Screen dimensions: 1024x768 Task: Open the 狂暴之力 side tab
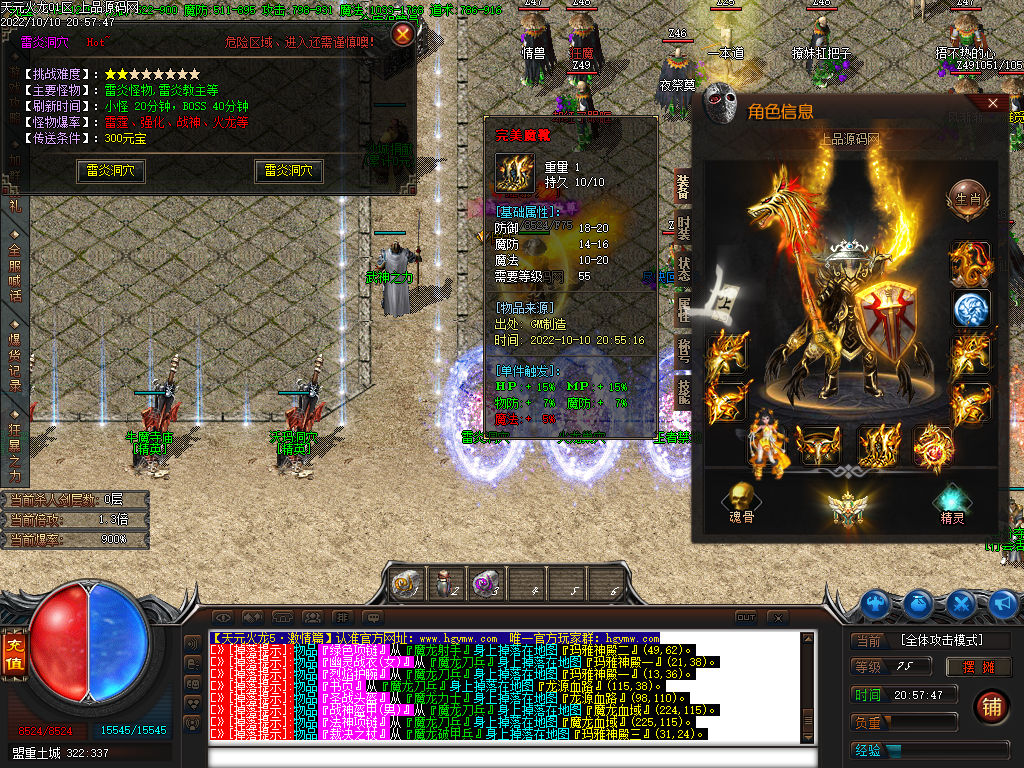(14, 445)
